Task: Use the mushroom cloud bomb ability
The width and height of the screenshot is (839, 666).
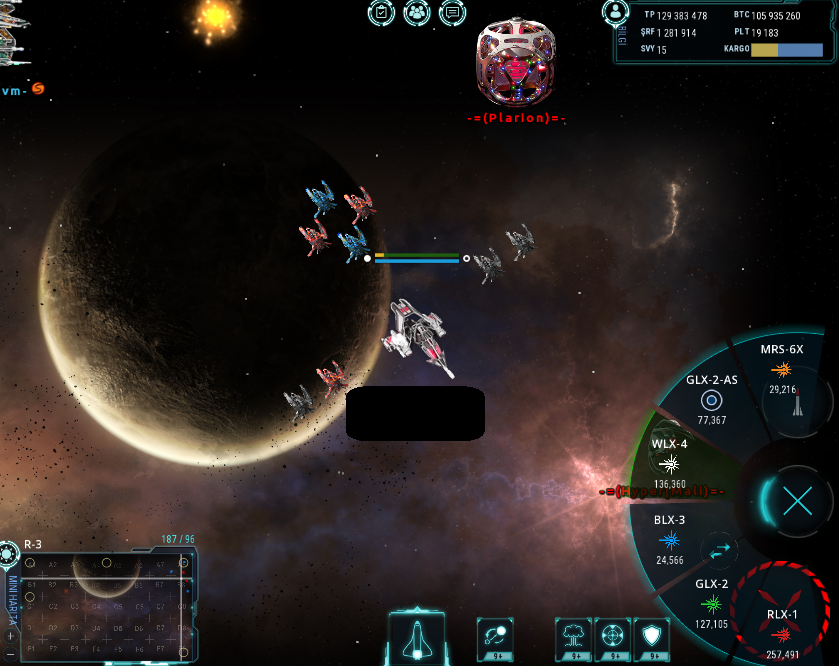Action: [575, 636]
